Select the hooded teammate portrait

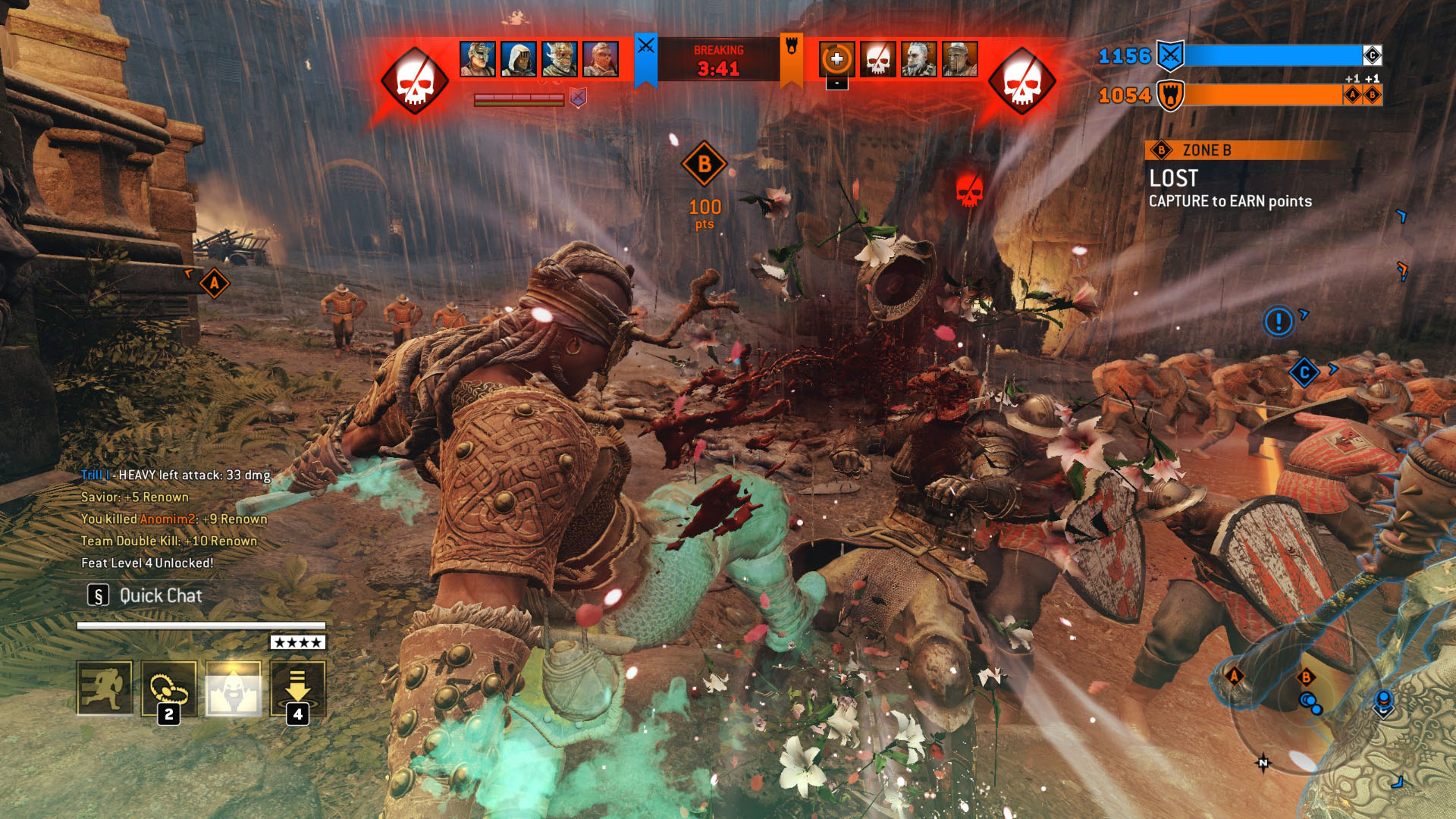[519, 59]
